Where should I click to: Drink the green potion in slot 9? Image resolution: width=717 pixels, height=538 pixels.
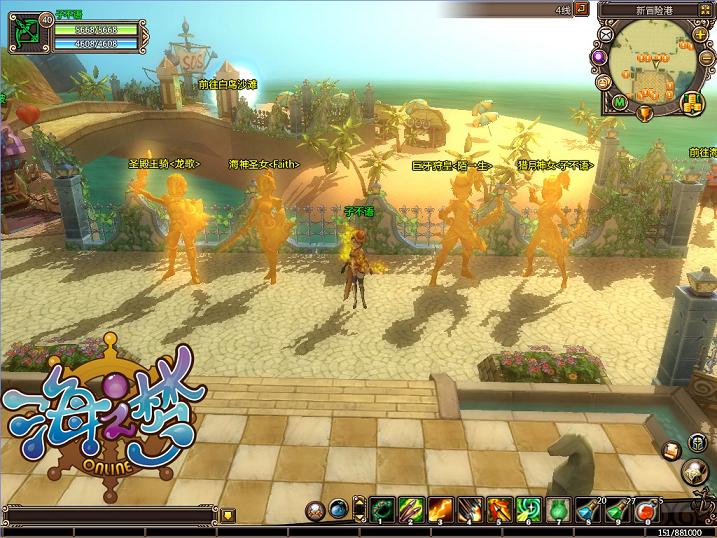click(x=618, y=509)
